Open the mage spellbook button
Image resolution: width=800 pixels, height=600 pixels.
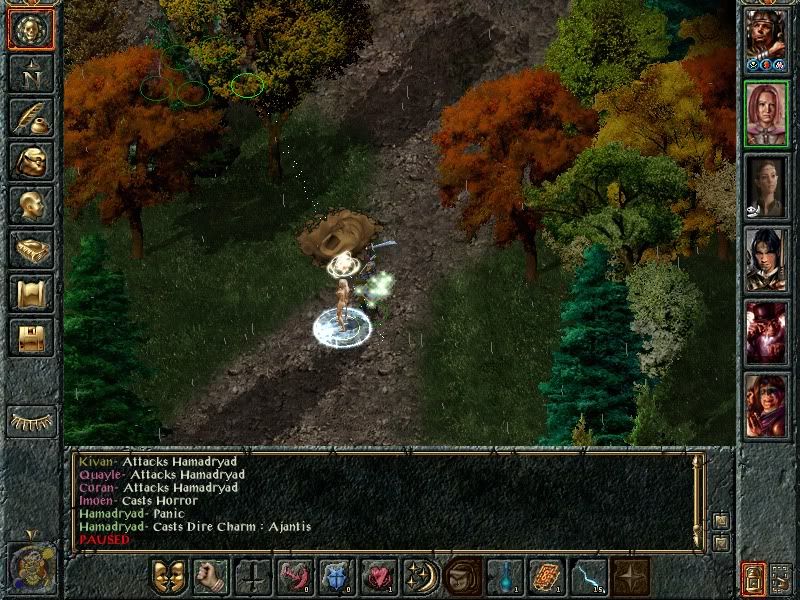pos(31,249)
